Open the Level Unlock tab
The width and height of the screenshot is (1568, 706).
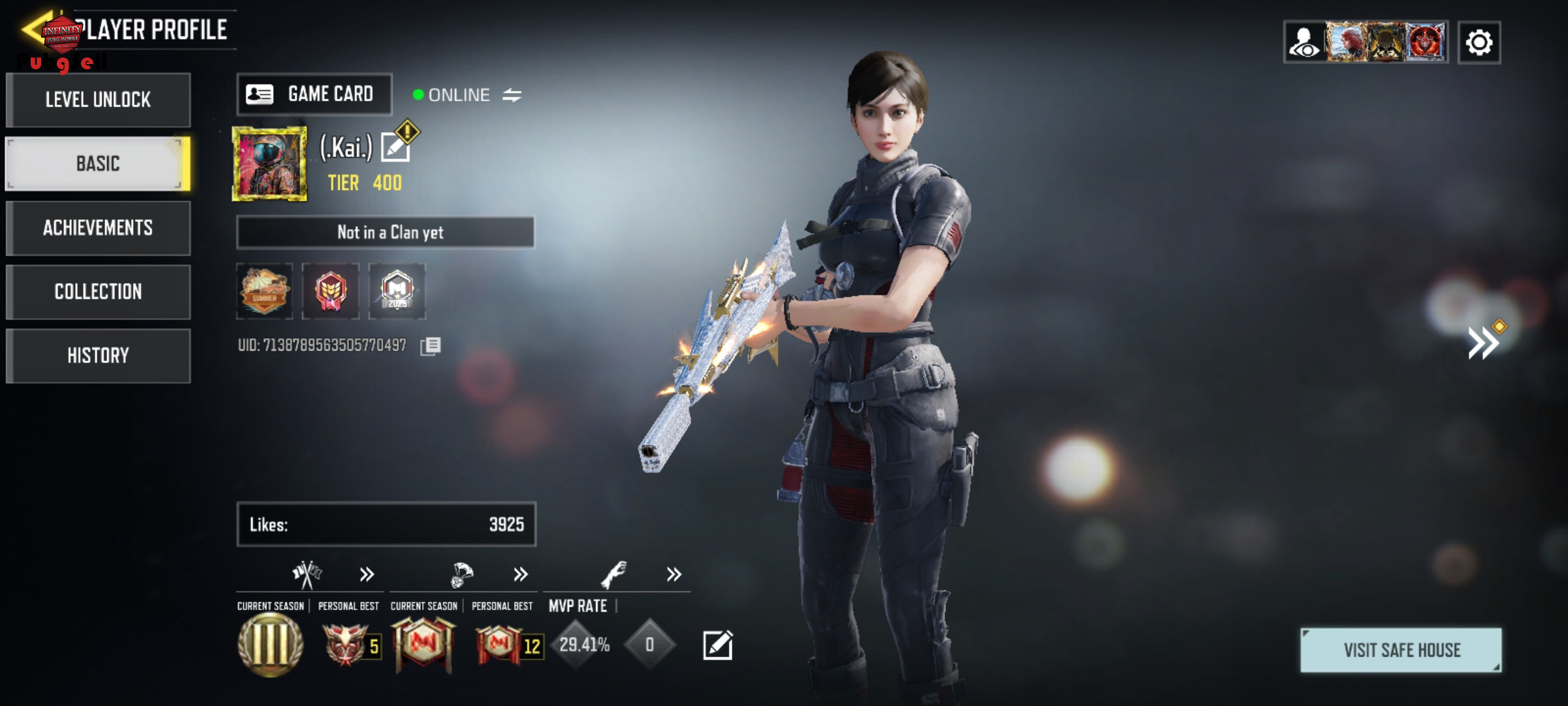click(x=98, y=99)
